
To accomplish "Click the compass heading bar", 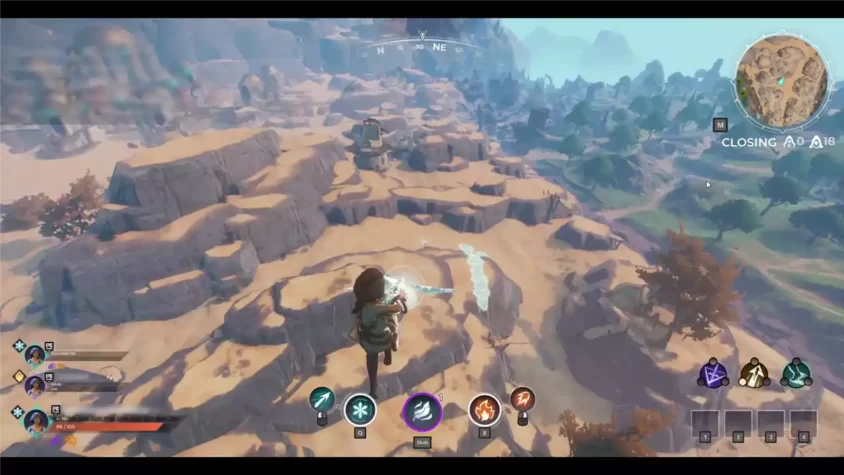I will tap(420, 46).
